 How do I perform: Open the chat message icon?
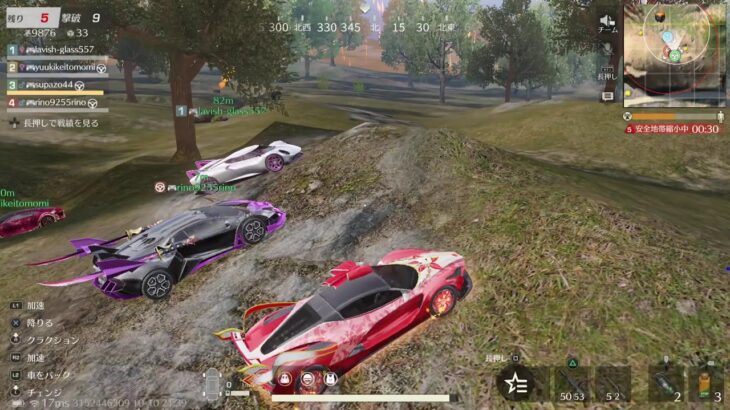tap(607, 96)
